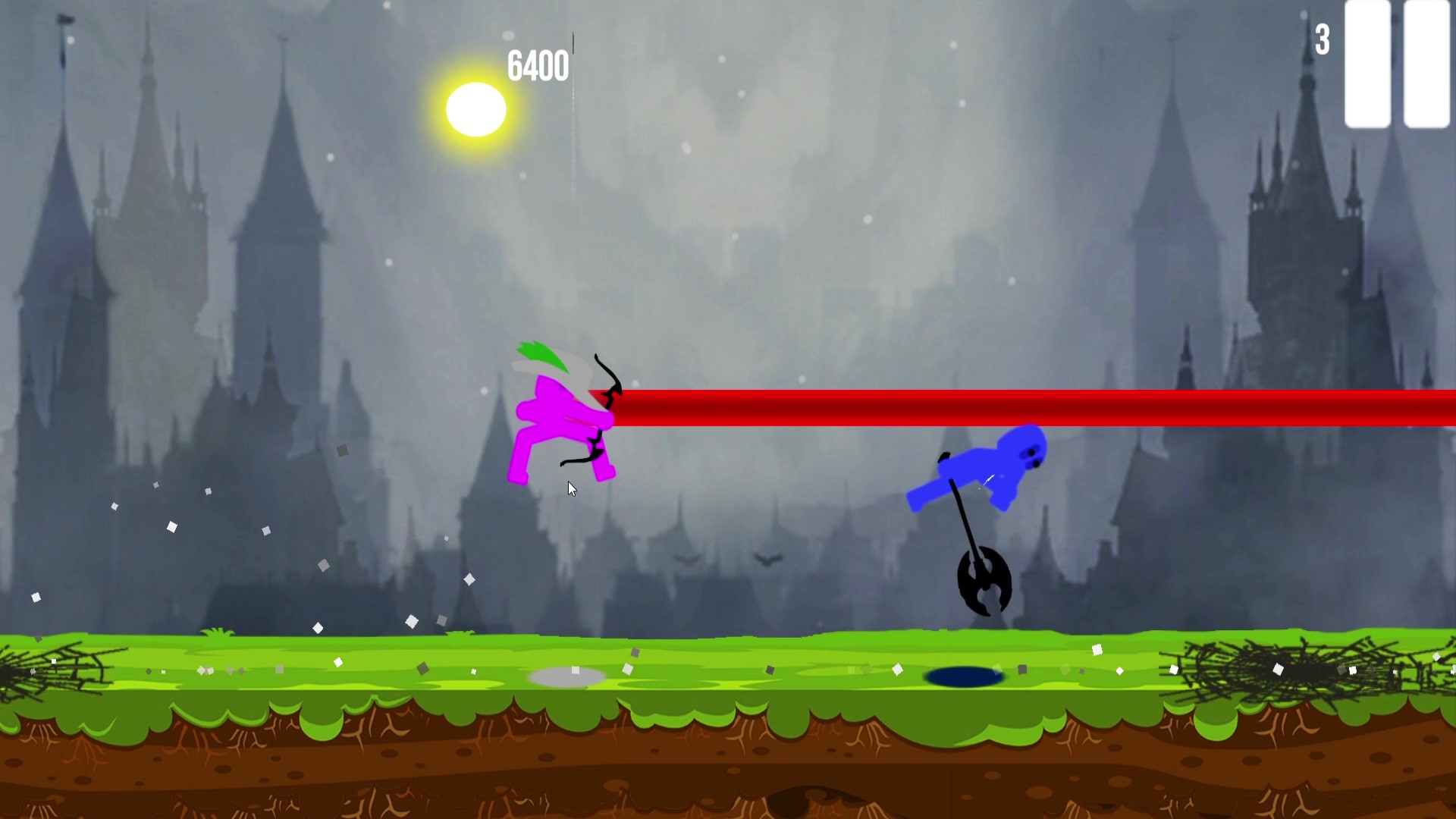Screen dimensions: 1456x819
Task: Click the bats flying near the castle silhouette
Action: coord(728,561)
